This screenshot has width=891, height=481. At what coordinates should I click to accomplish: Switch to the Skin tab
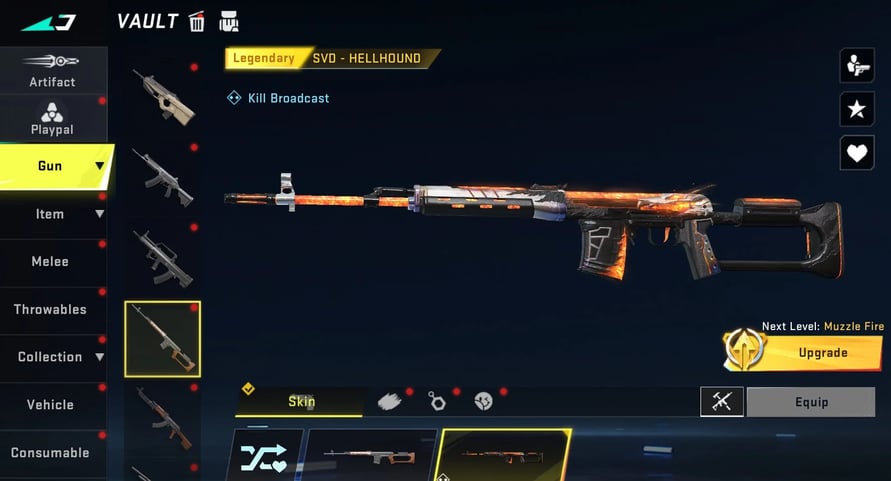(x=300, y=401)
